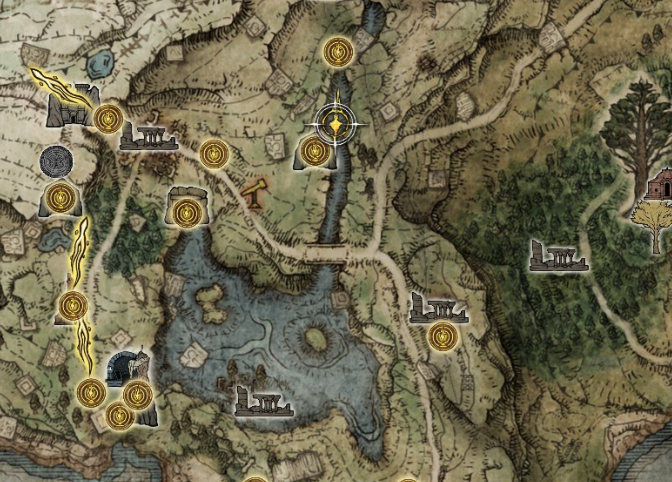This screenshot has width=672, height=482.
Task: Click the ruins icon deep in the forest
Action: coord(558,257)
